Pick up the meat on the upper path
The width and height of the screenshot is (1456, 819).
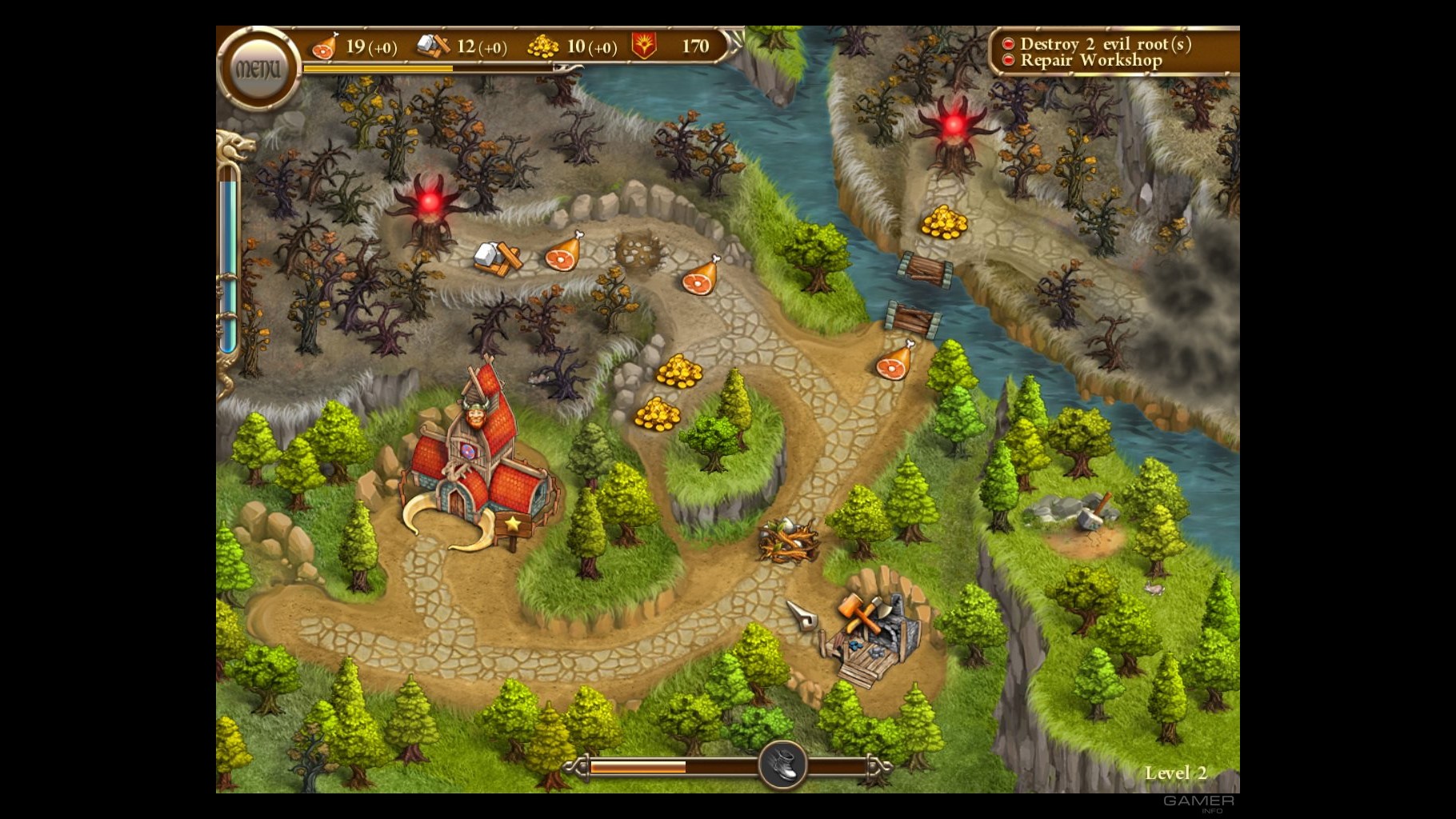pos(562,256)
